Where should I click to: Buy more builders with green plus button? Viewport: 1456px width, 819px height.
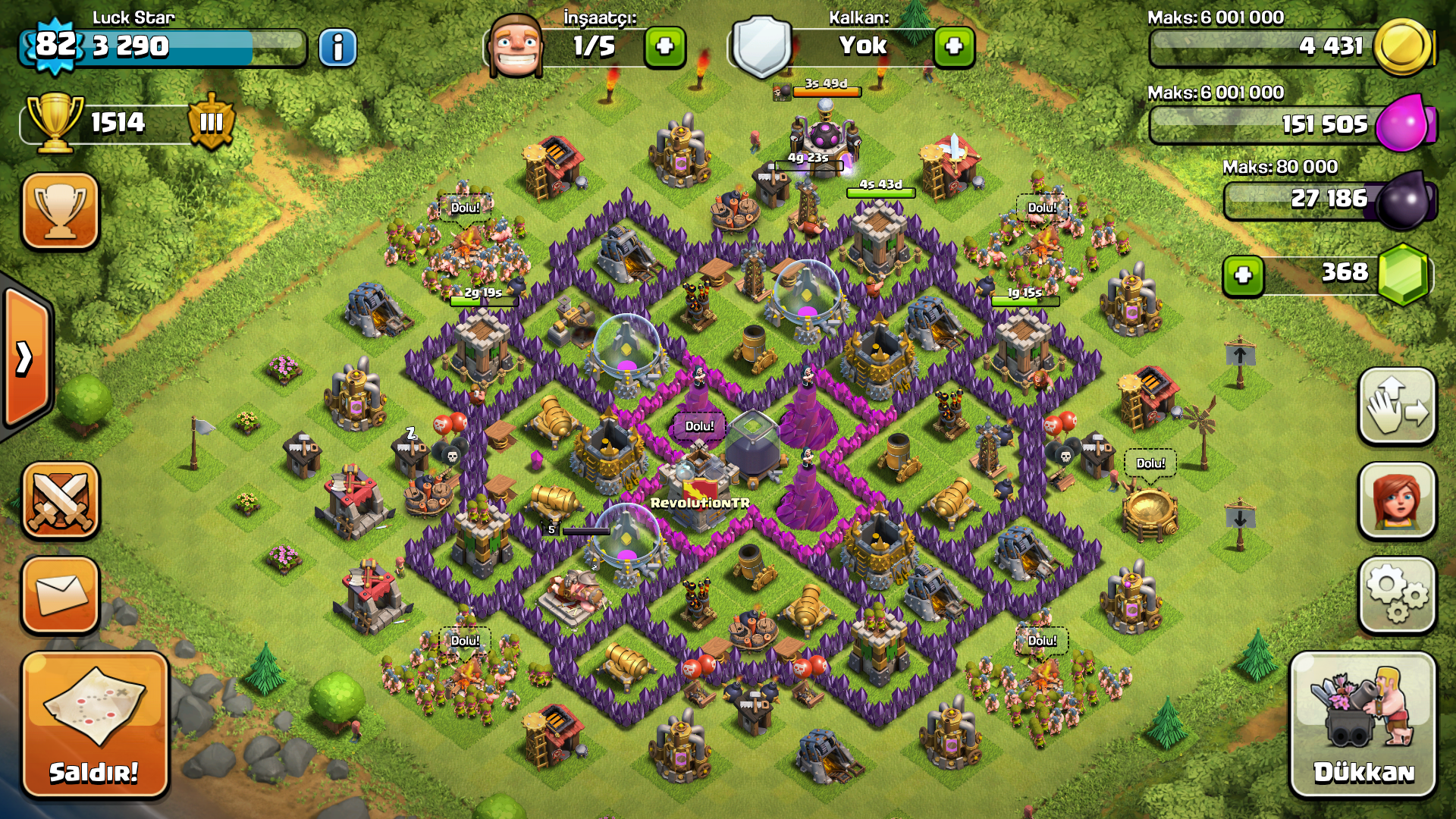664,47
